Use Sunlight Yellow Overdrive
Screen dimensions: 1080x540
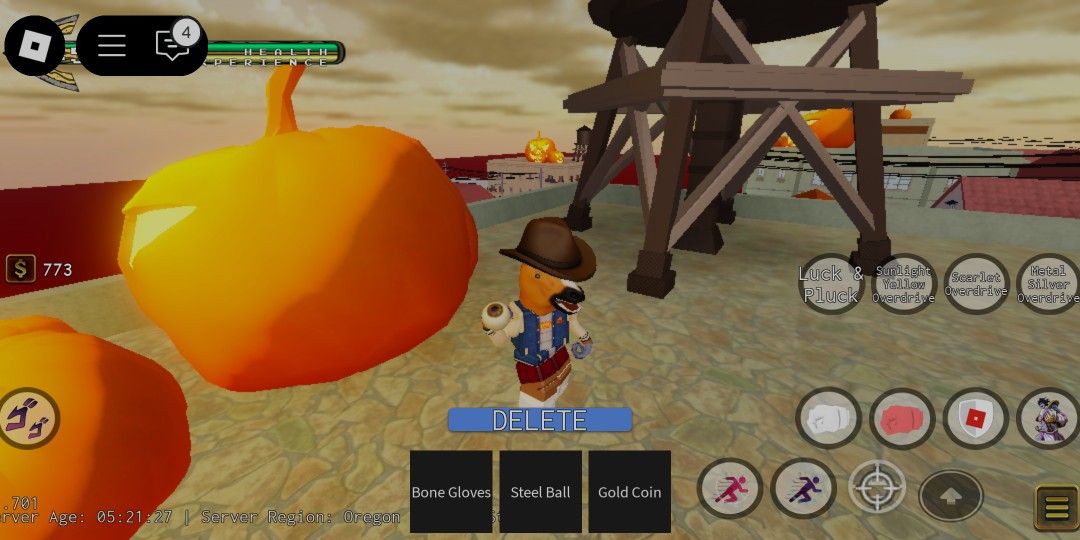(903, 284)
